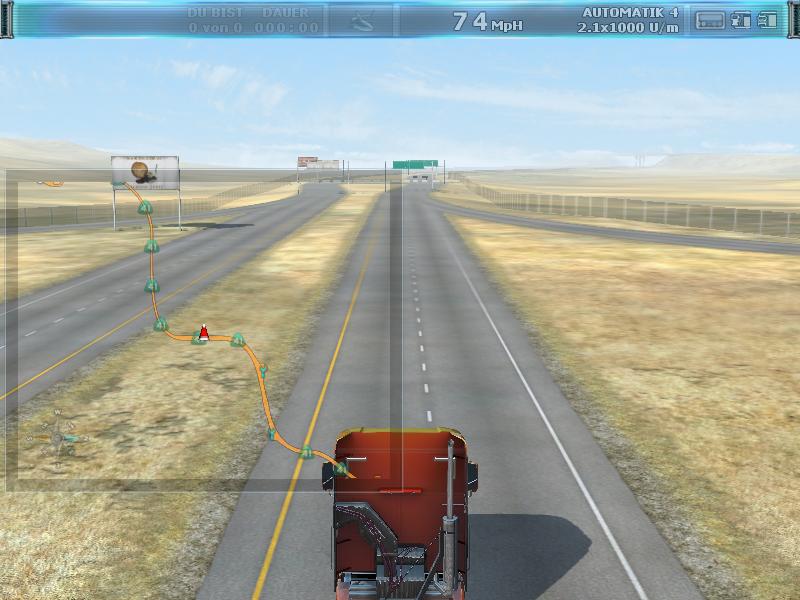Click the wrench icon in top bar

coord(362,20)
